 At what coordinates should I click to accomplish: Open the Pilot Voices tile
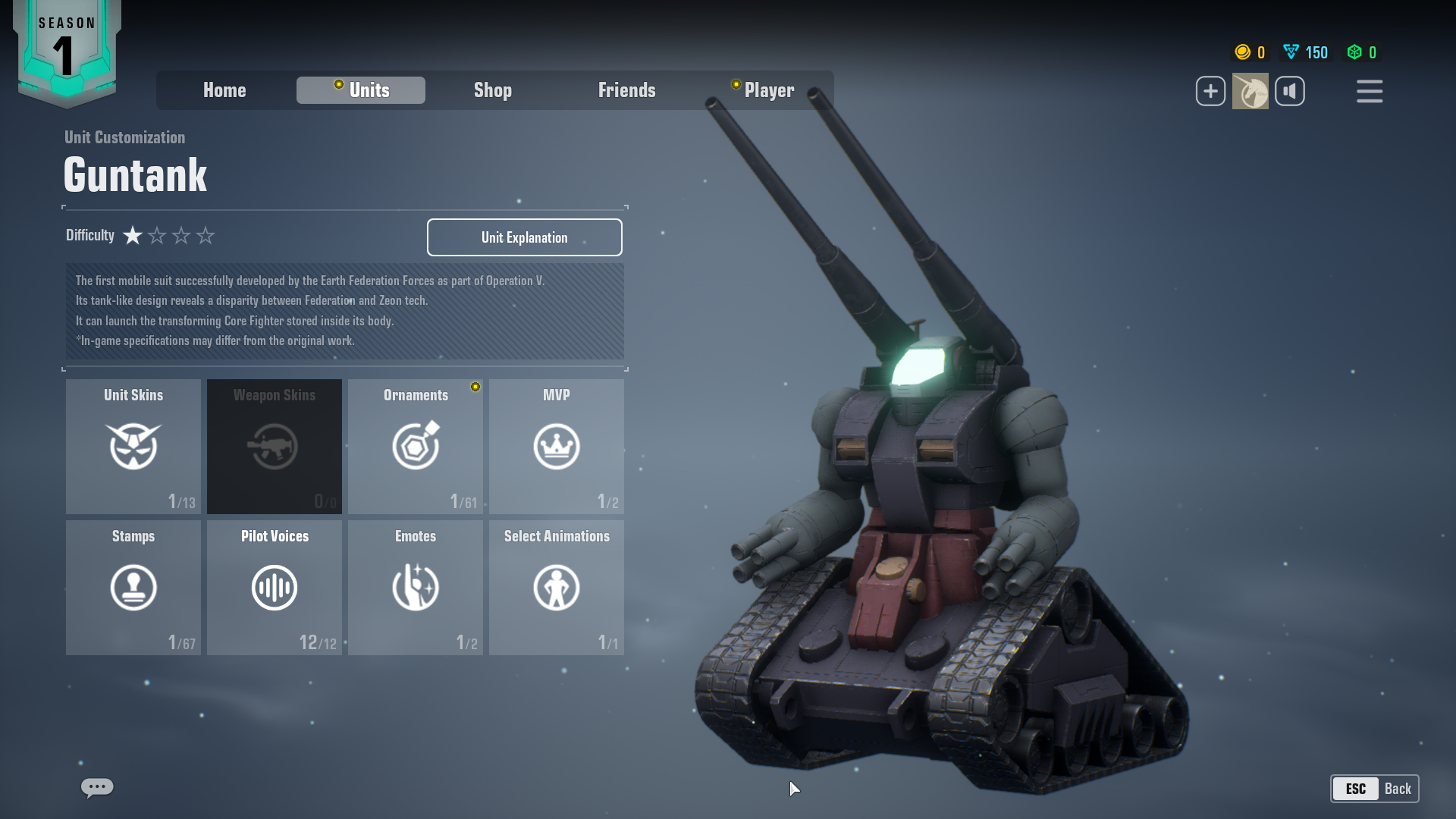coord(275,587)
